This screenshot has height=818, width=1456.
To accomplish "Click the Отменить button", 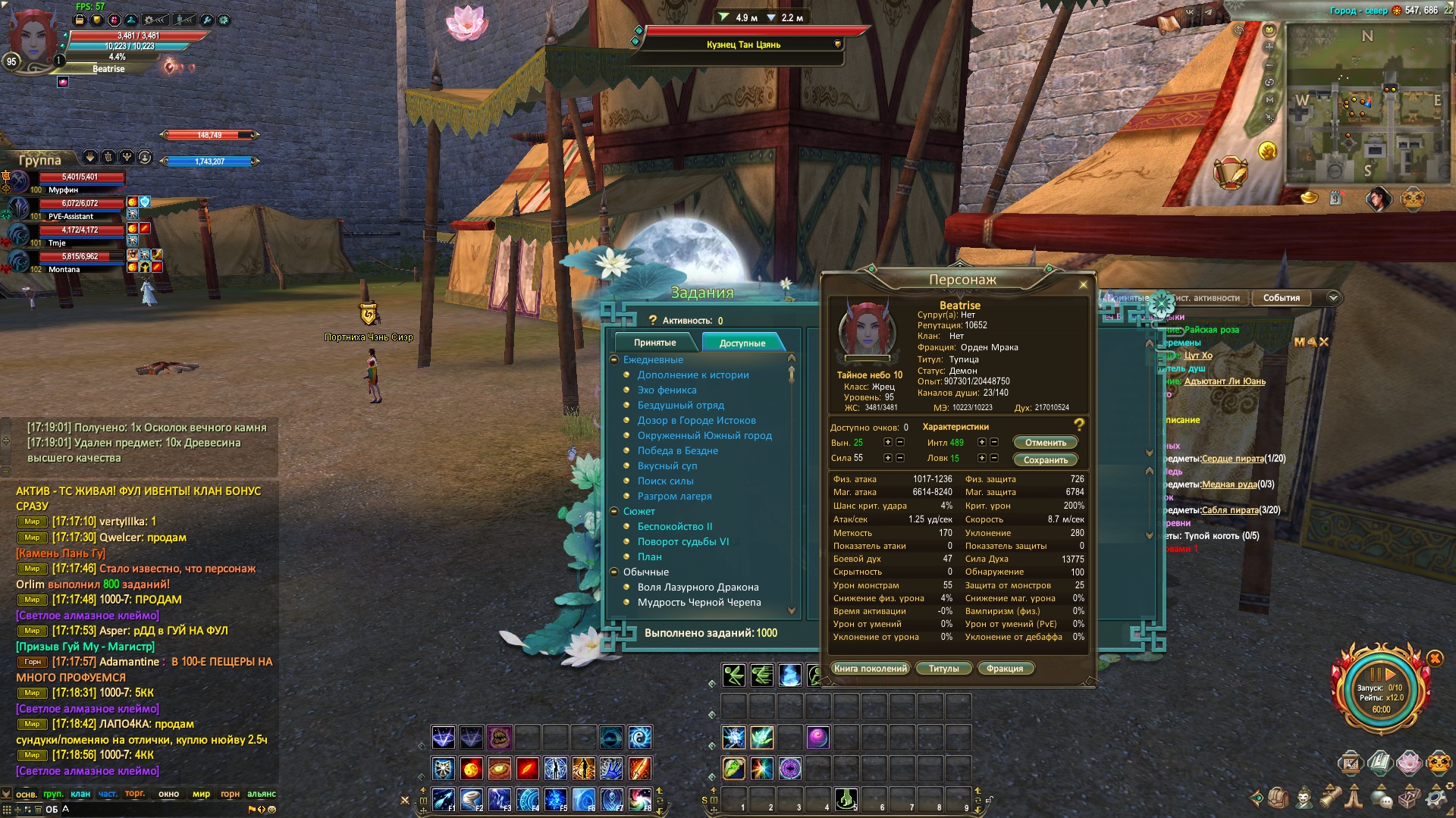I will pos(1045,443).
